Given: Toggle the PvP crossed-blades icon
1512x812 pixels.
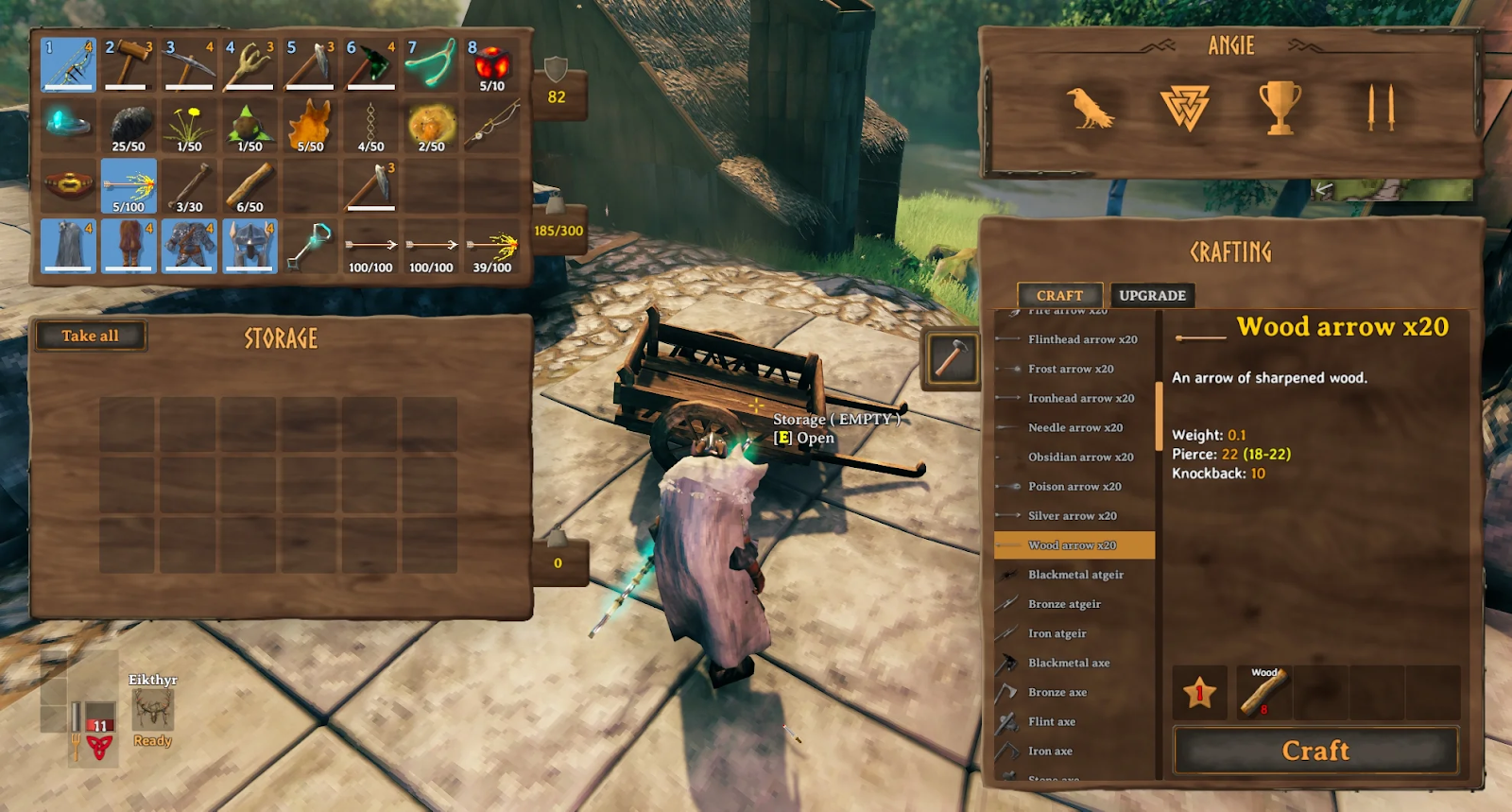Looking at the screenshot, I should [x=1381, y=108].
